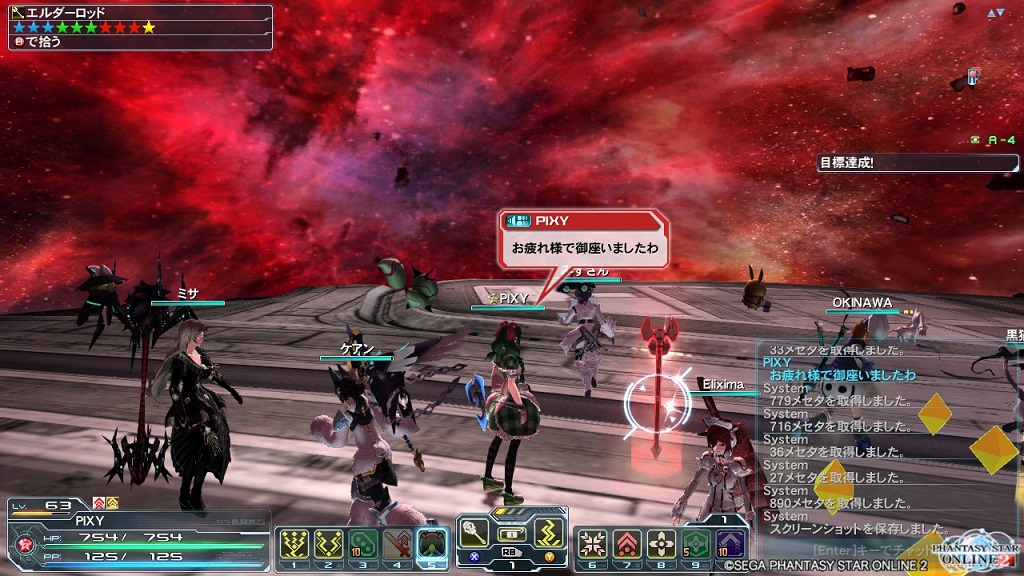Use the green consumable item in slot 3
This screenshot has width=1024, height=576.
click(363, 544)
